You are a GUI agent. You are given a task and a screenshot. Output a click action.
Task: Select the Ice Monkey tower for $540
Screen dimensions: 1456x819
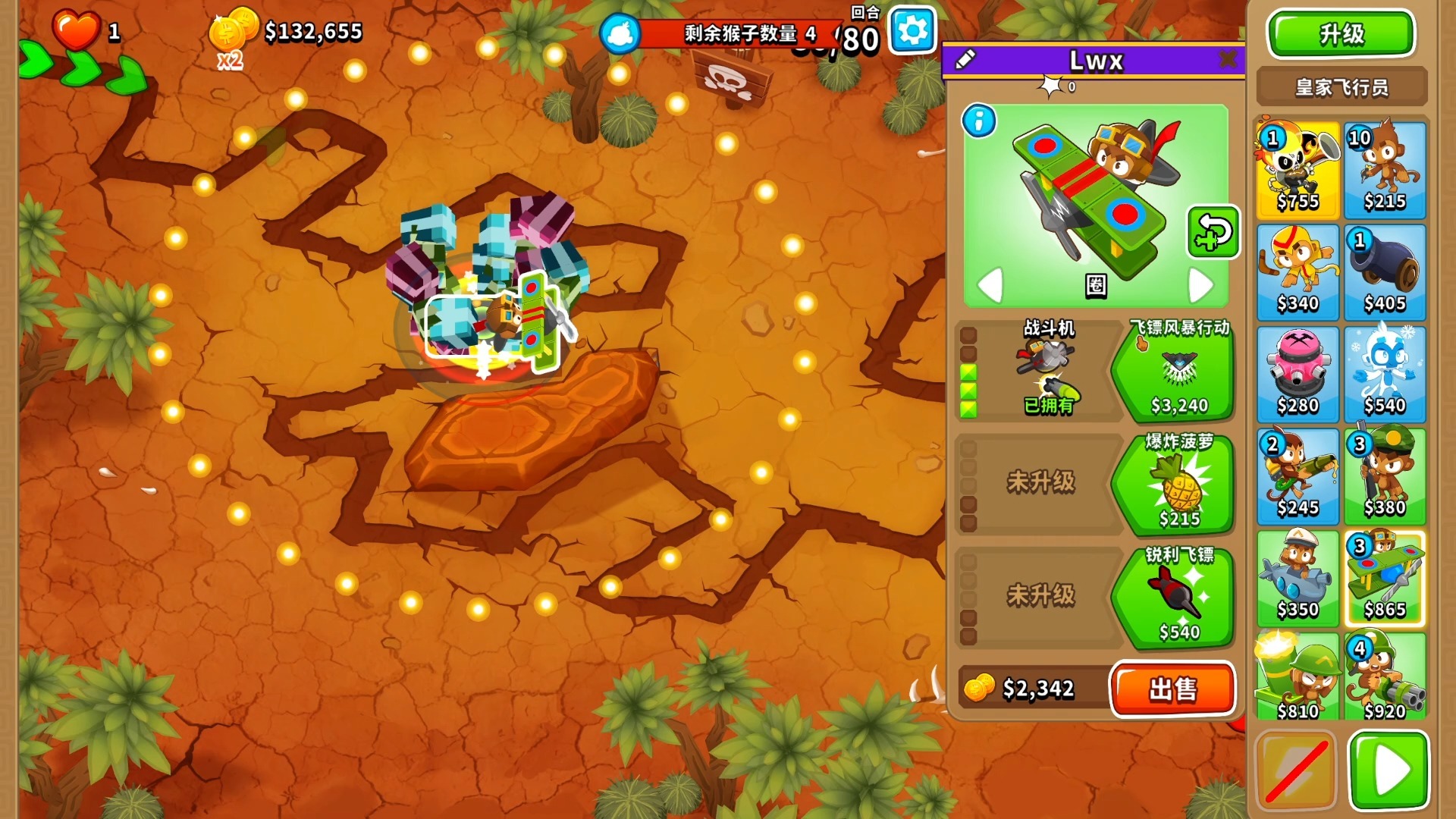click(1385, 375)
